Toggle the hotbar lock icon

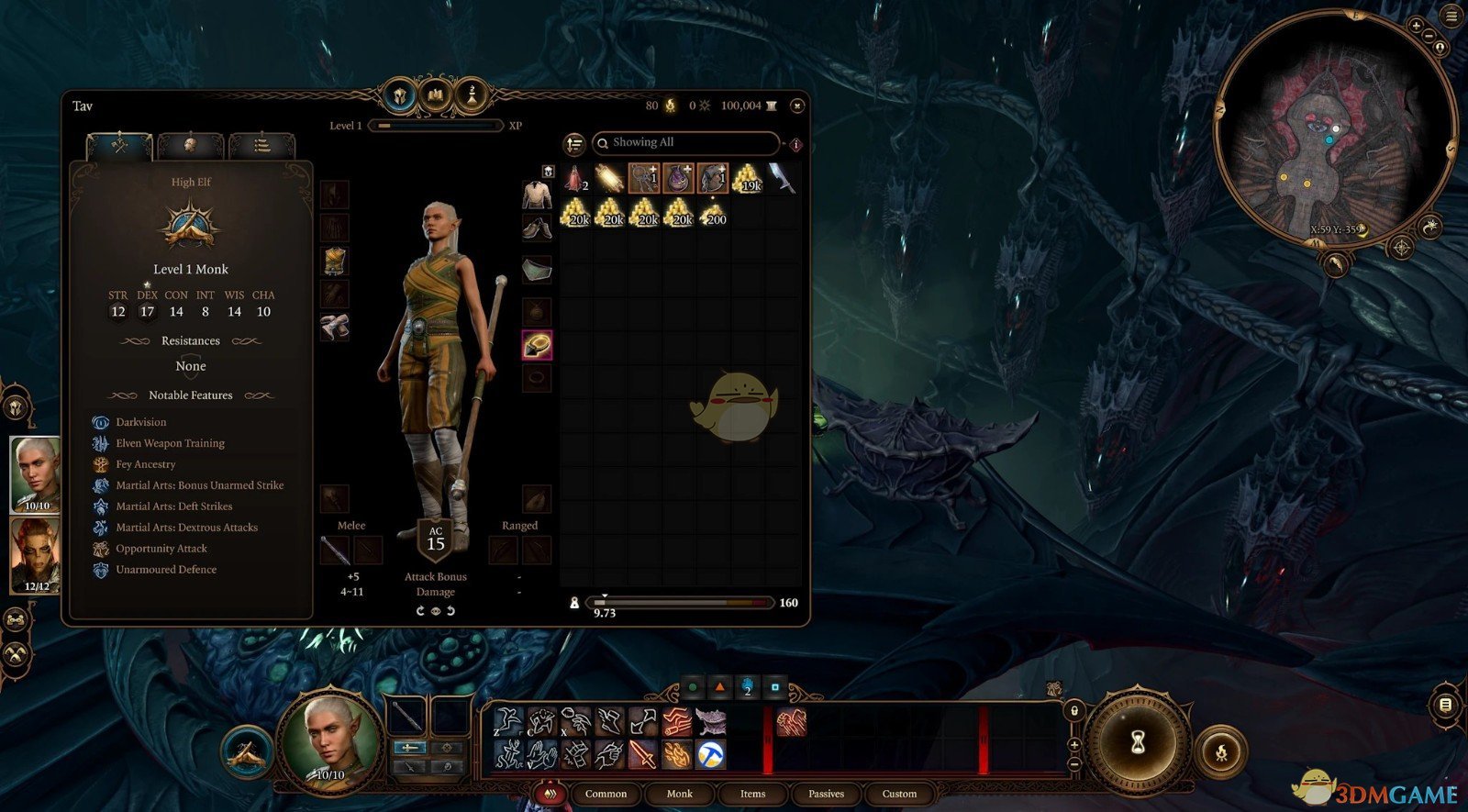pos(1073,710)
